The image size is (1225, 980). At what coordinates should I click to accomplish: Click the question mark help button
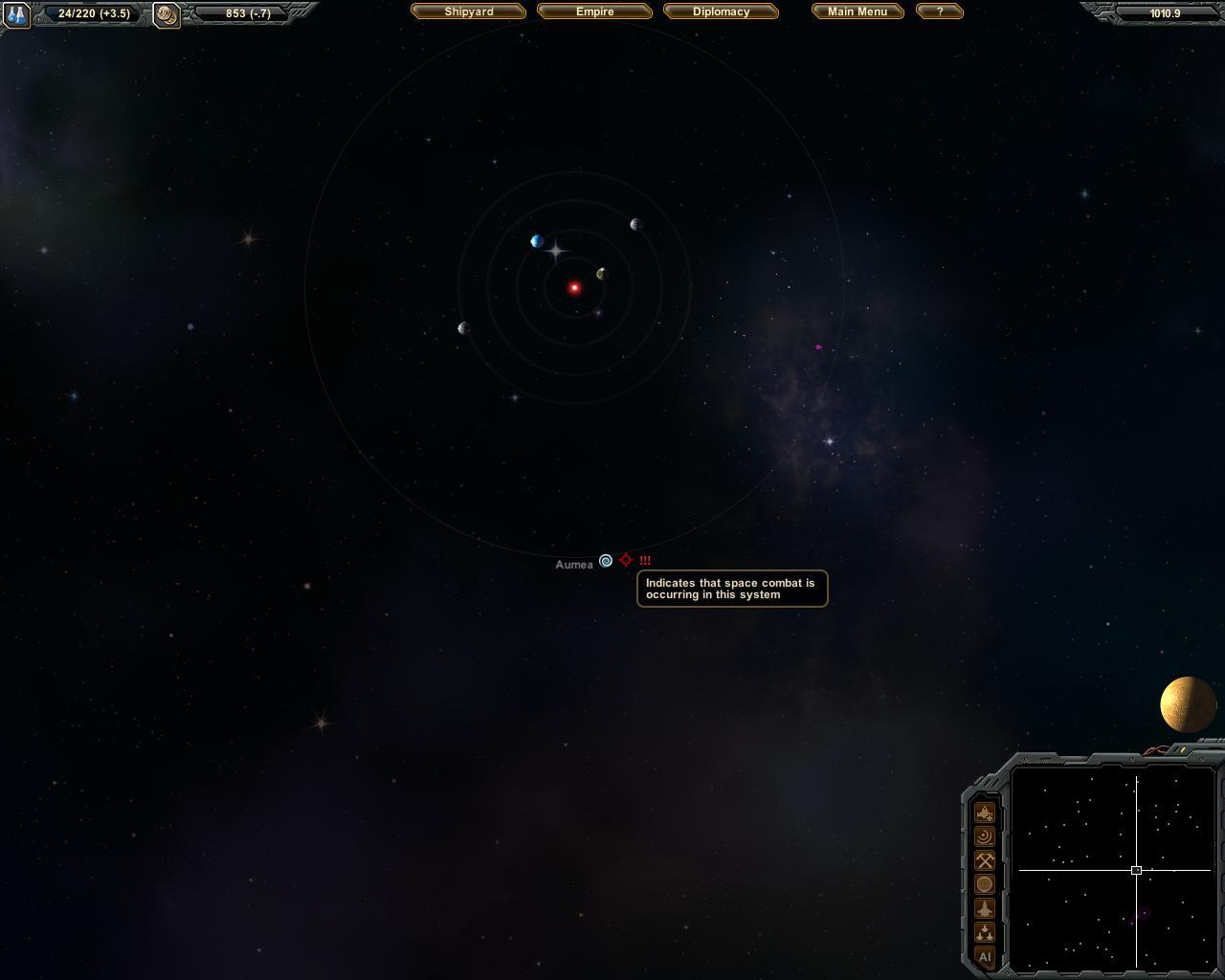pyautogui.click(x=939, y=11)
